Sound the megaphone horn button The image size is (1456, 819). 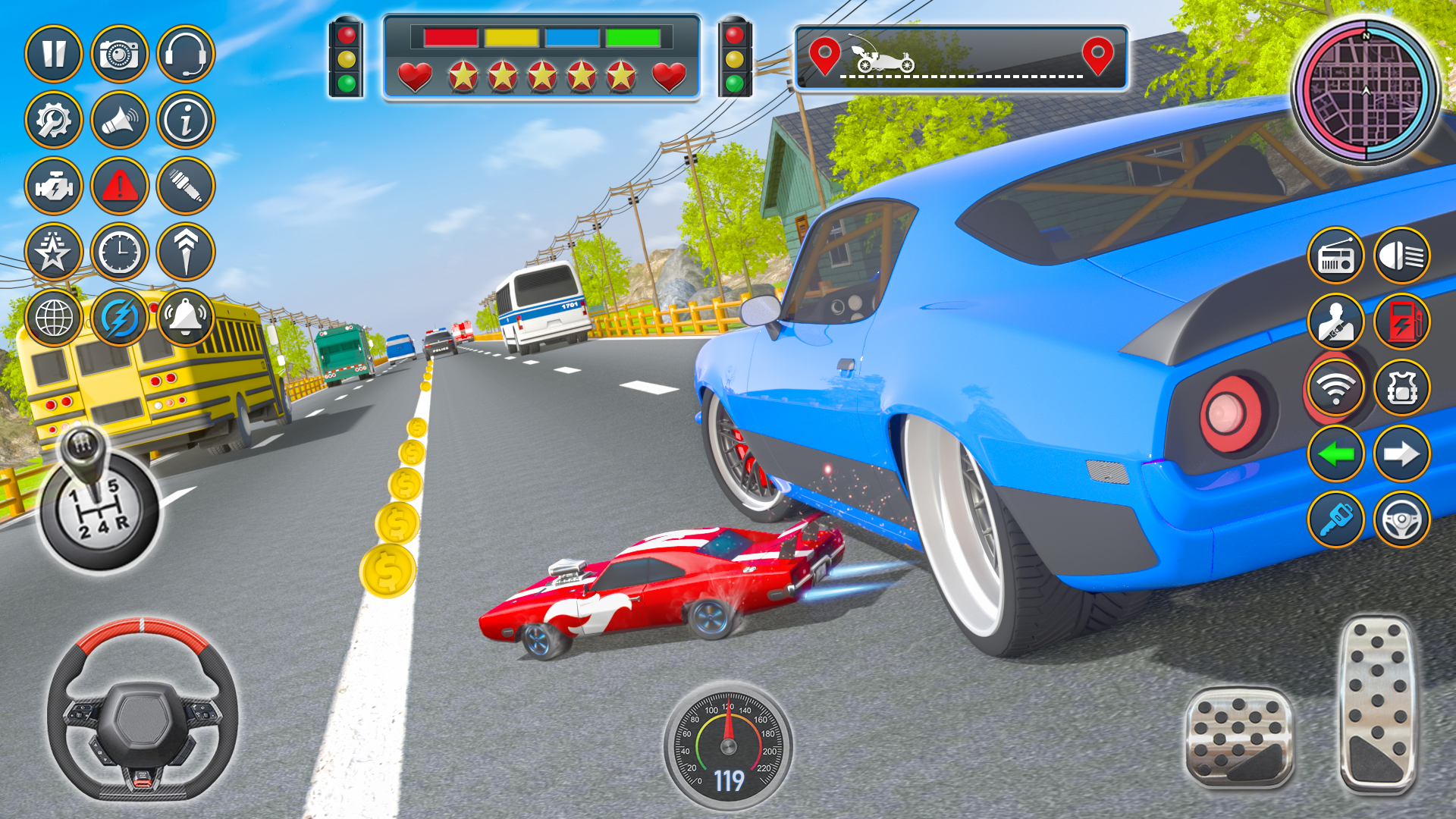click(x=120, y=120)
